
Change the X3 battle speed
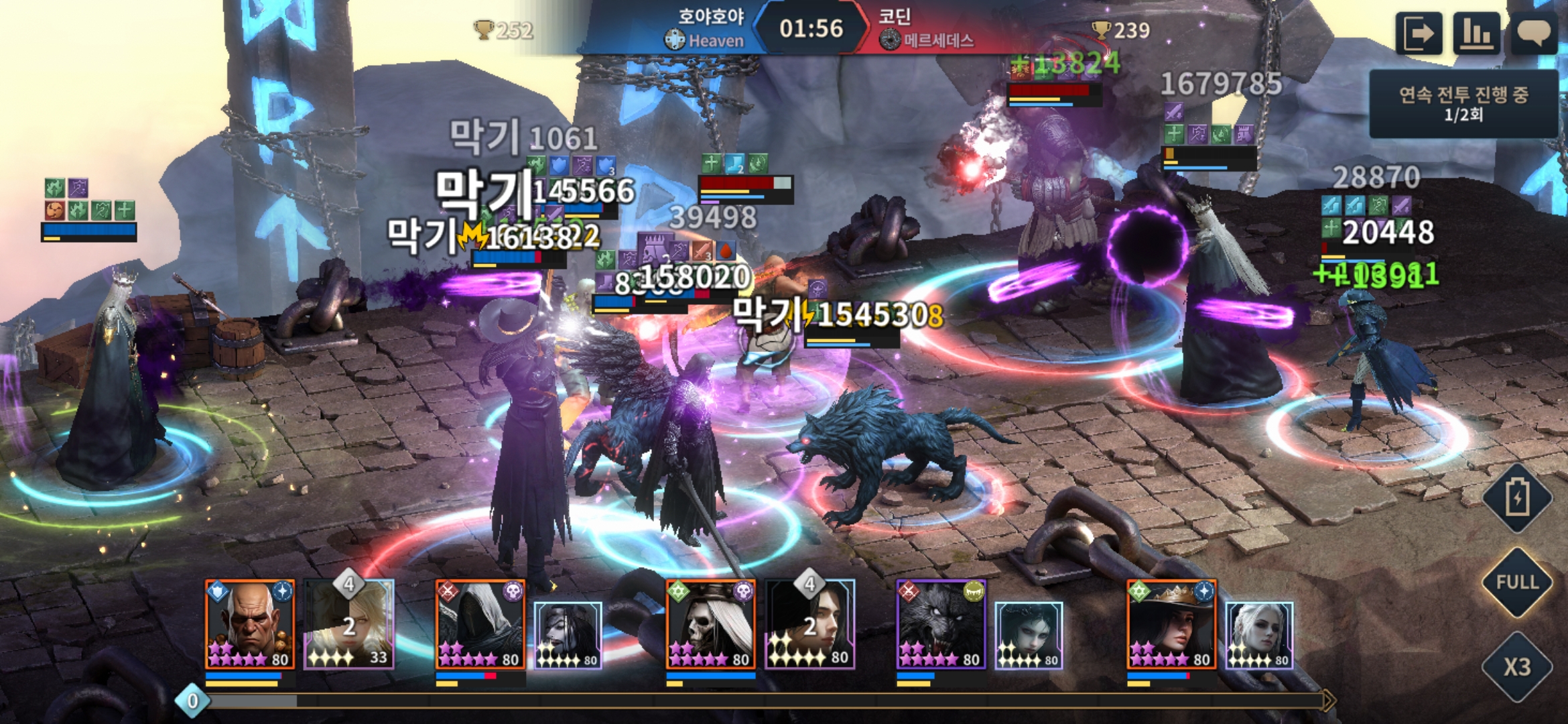click(1517, 666)
